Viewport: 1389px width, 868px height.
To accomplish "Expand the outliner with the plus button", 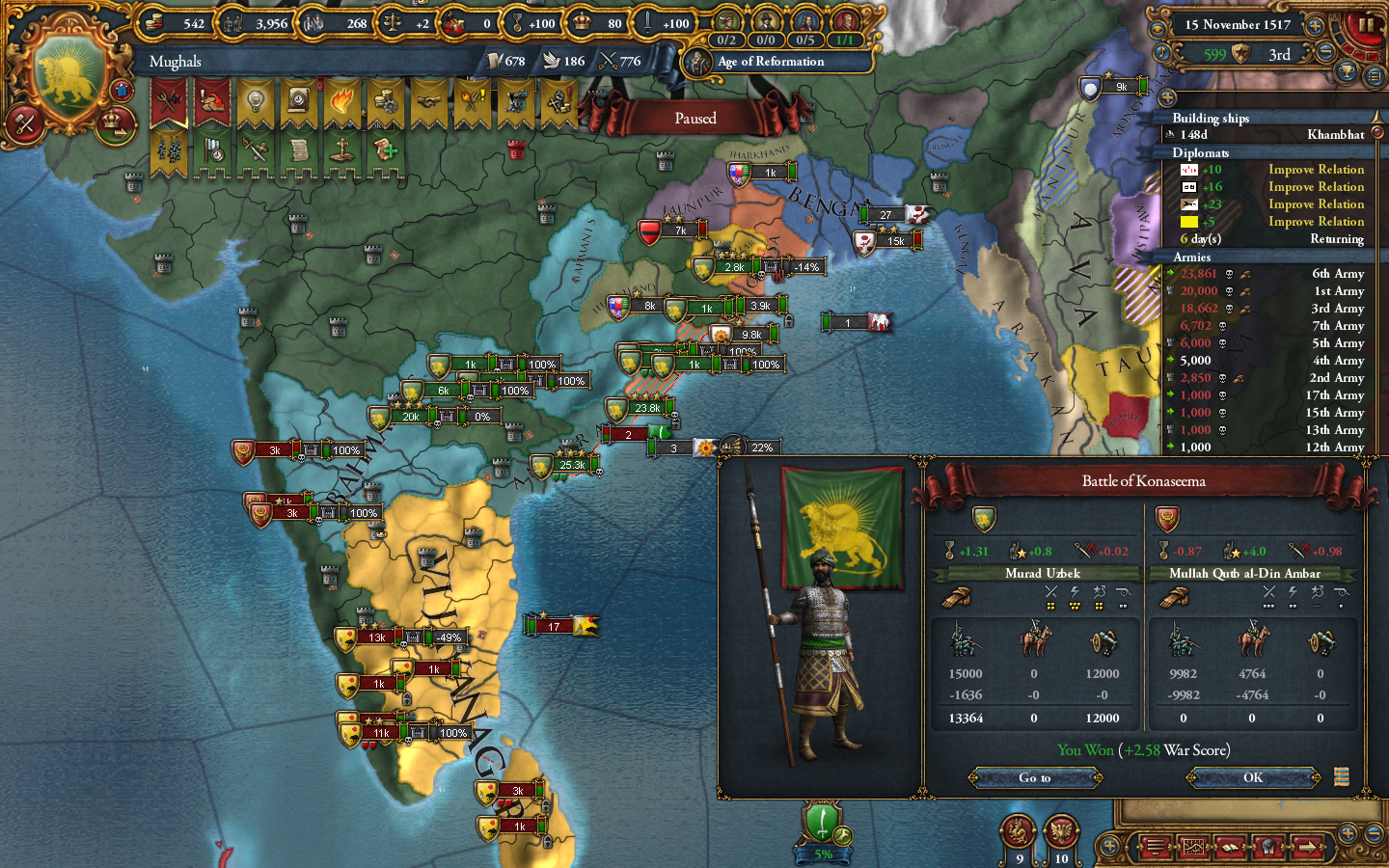I will coord(1166,97).
